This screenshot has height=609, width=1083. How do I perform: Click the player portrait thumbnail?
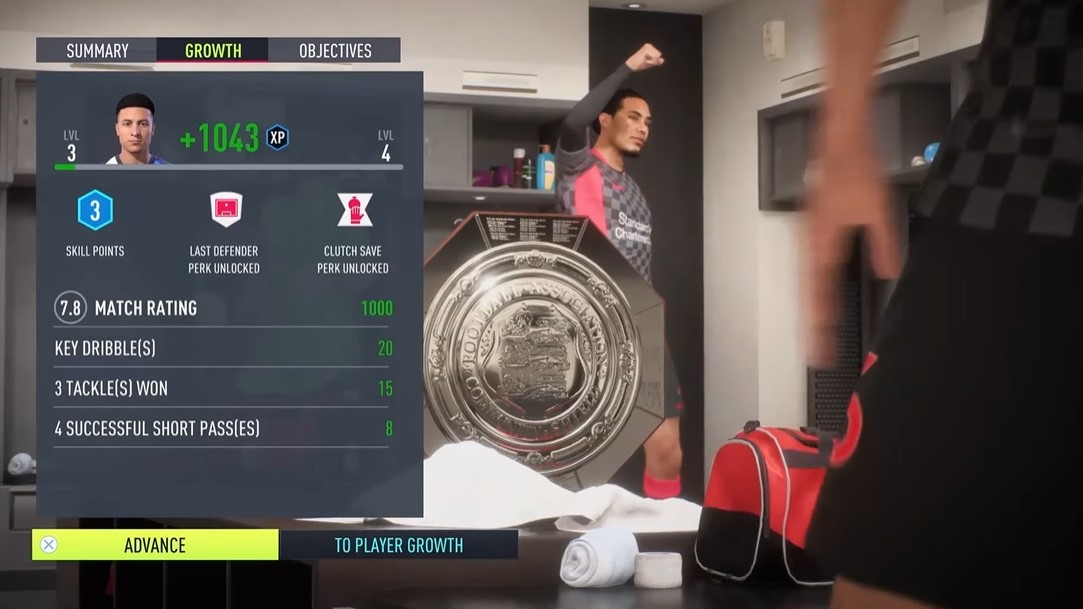click(x=135, y=130)
